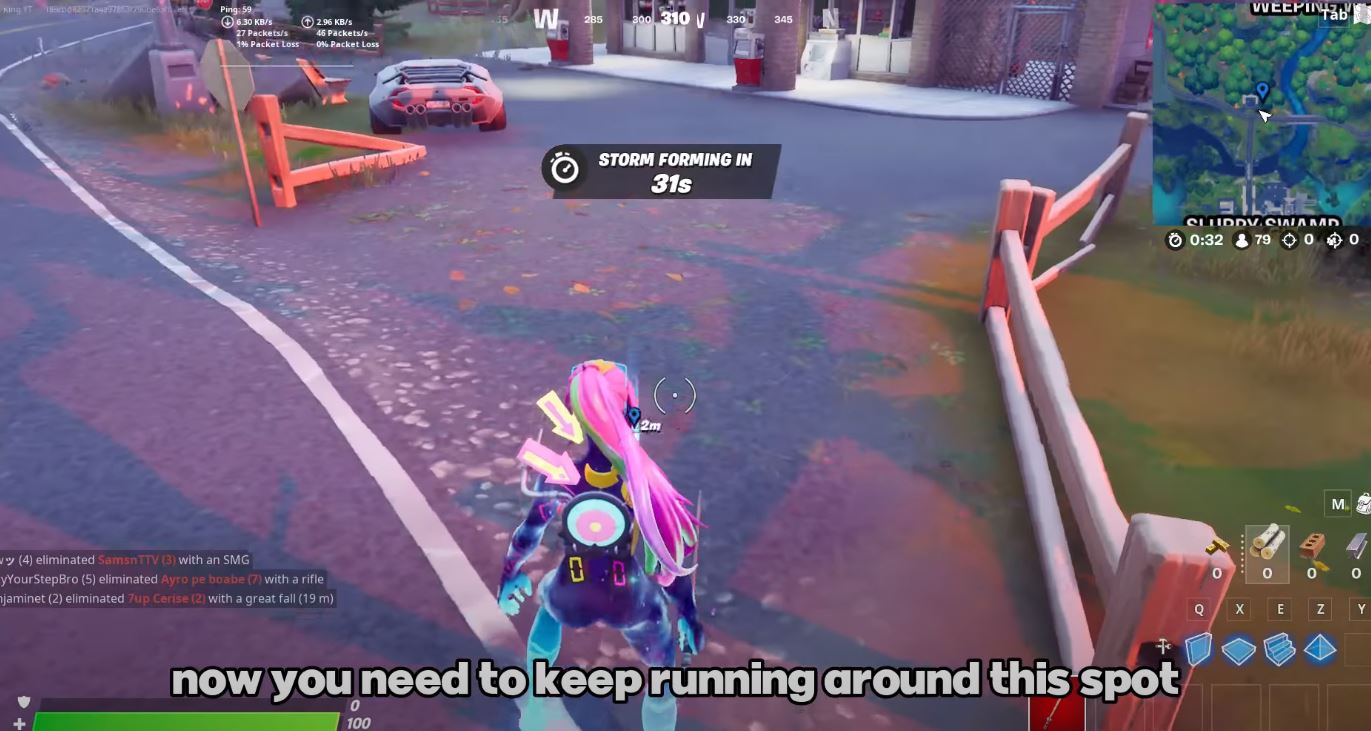Select the wall build piece bound to Q

[1199, 651]
